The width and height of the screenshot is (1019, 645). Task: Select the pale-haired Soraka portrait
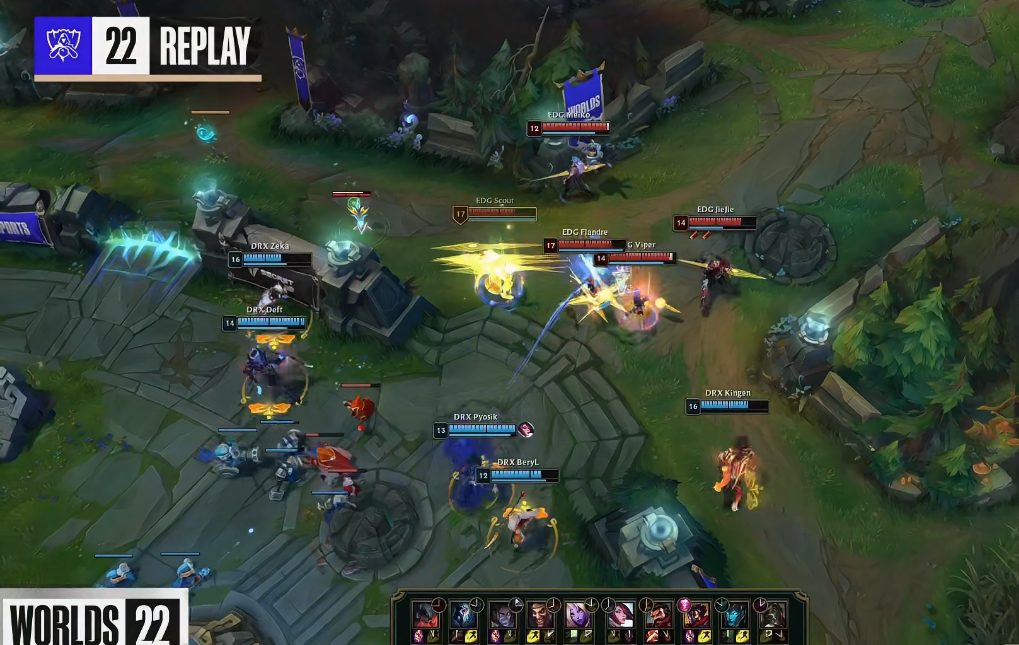click(580, 614)
